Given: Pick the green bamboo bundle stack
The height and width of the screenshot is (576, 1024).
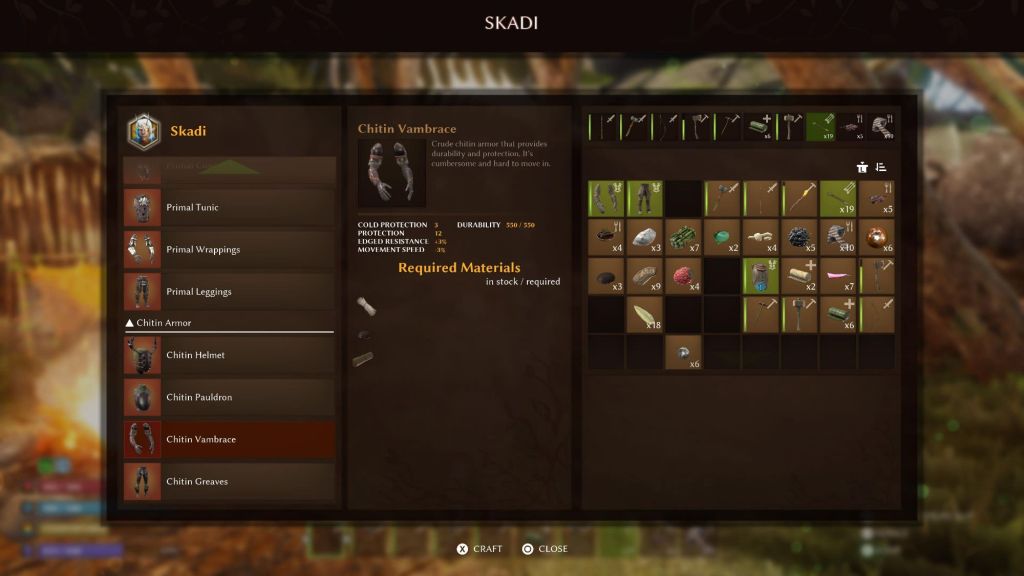Looking at the screenshot, I should pos(684,237).
